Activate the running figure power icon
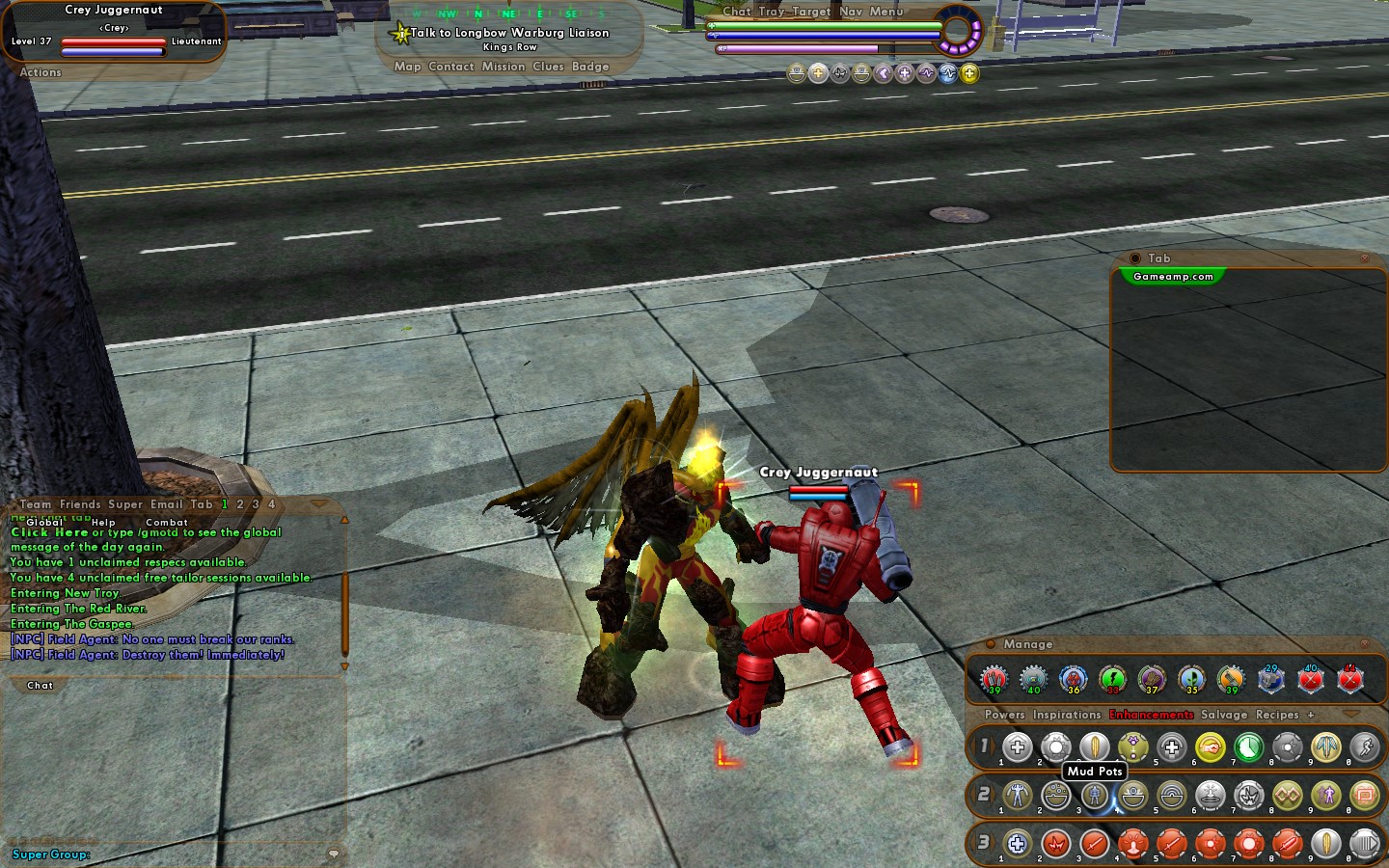 click(x=1364, y=747)
